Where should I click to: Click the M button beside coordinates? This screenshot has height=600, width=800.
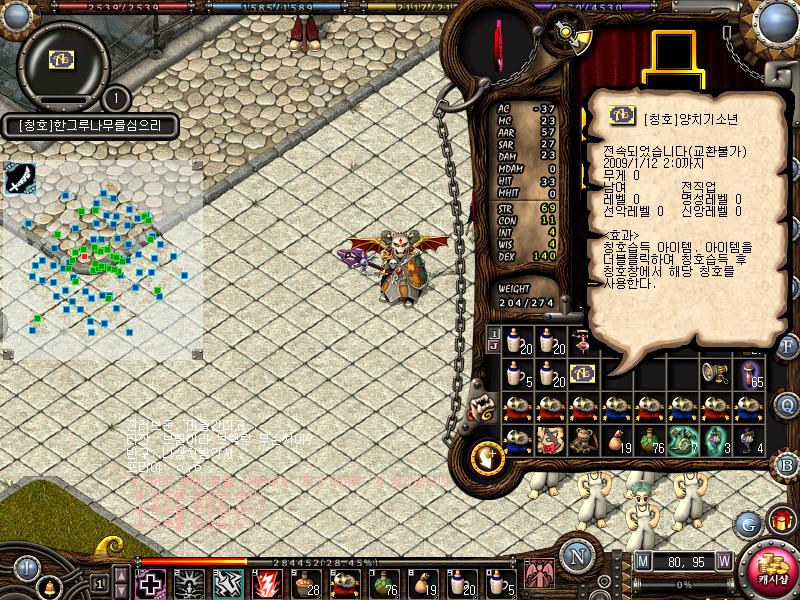coord(642,560)
